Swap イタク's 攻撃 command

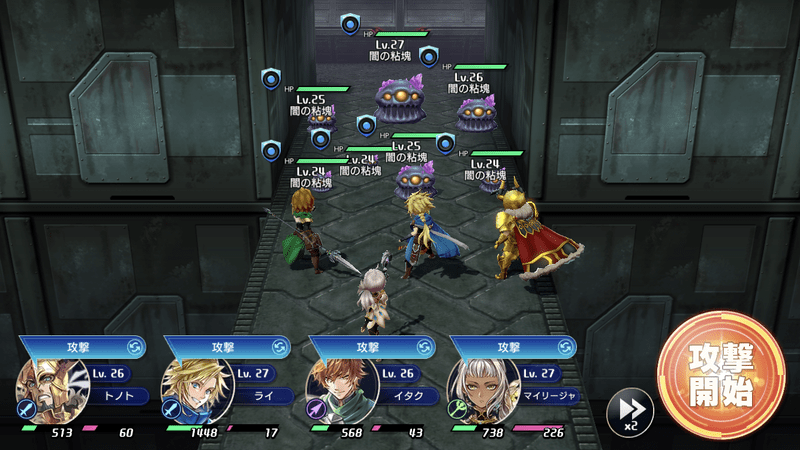(425, 347)
